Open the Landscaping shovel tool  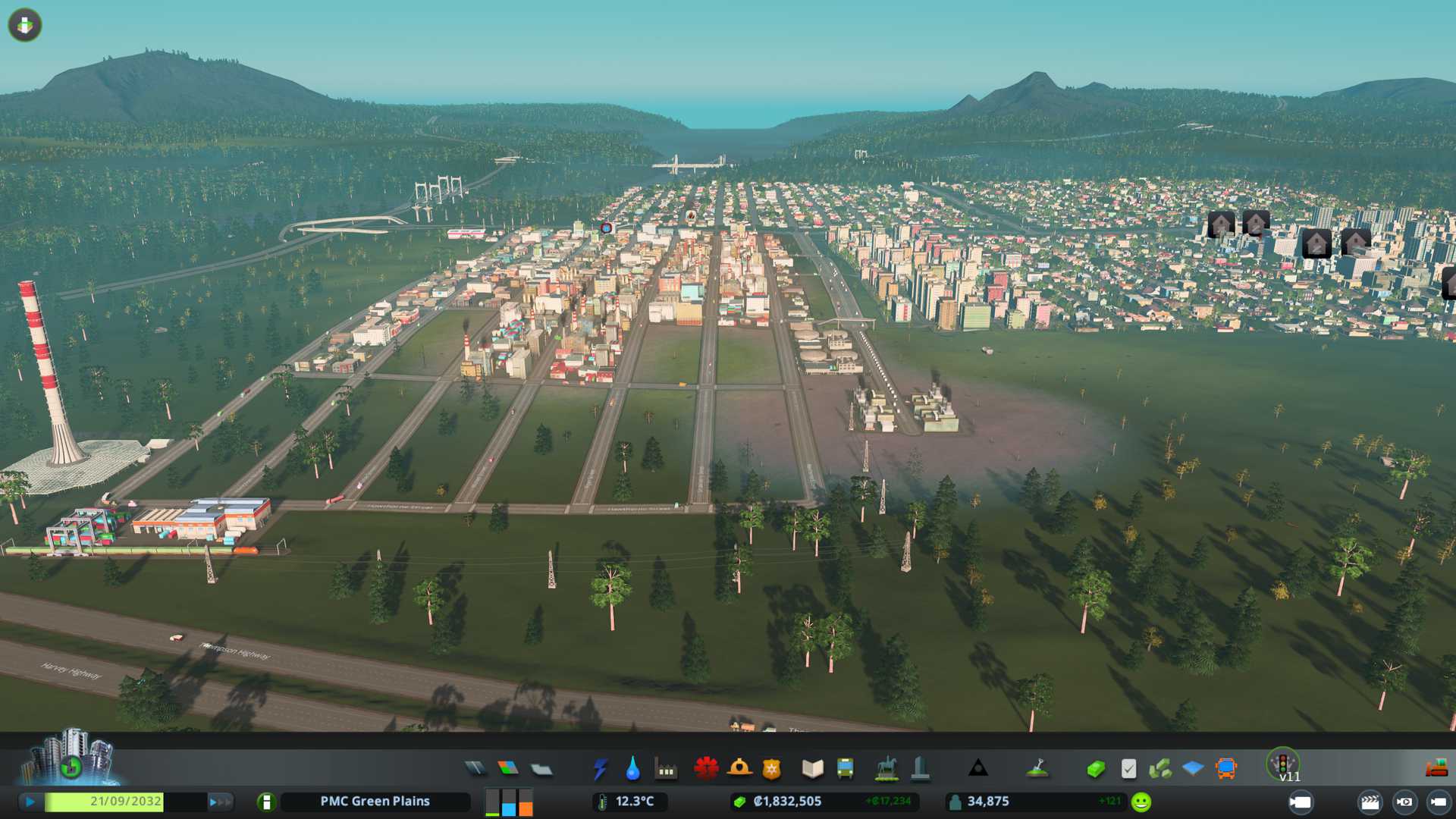tap(1037, 769)
